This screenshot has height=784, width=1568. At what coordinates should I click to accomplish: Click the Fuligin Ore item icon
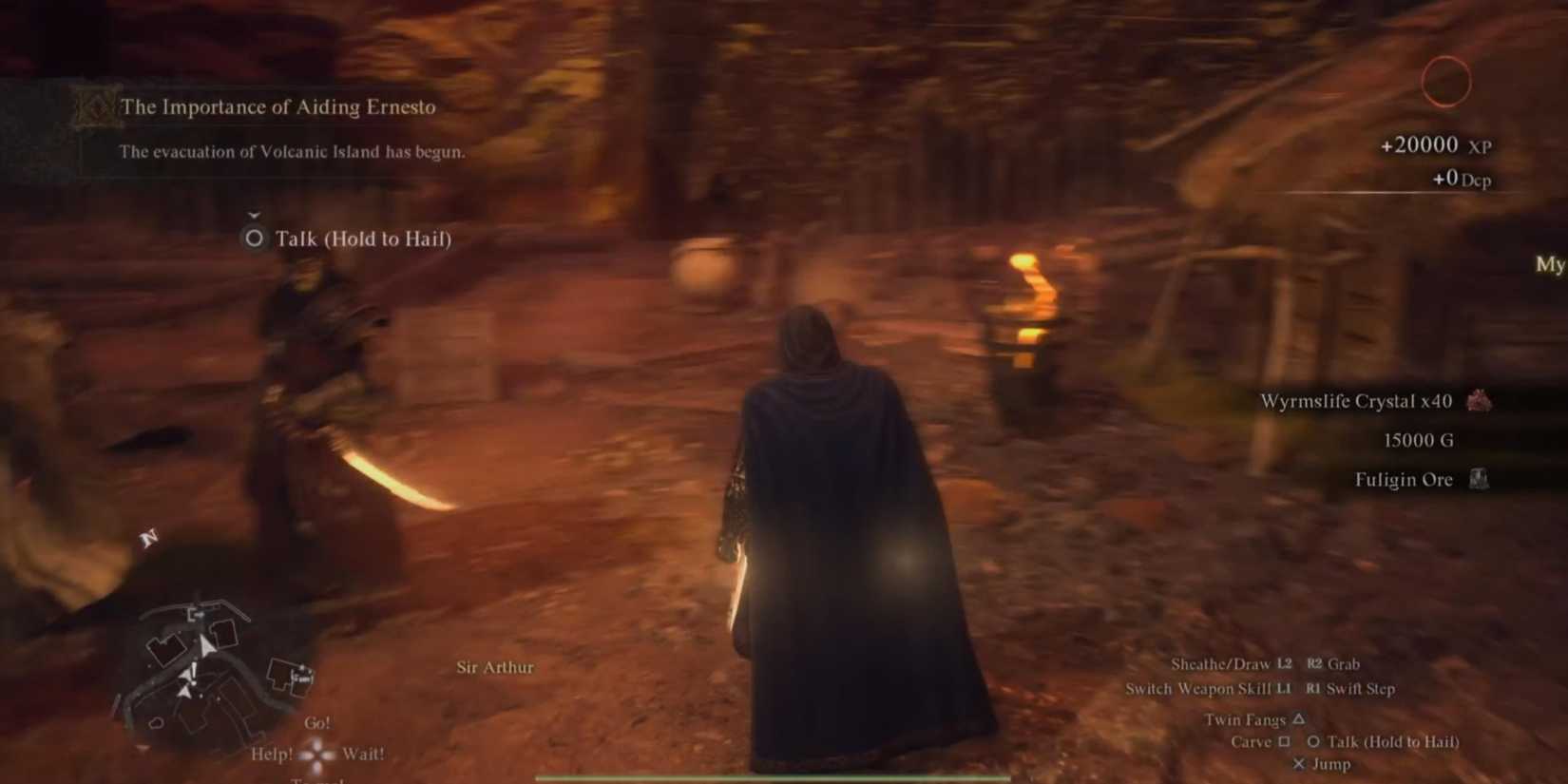pos(1480,480)
